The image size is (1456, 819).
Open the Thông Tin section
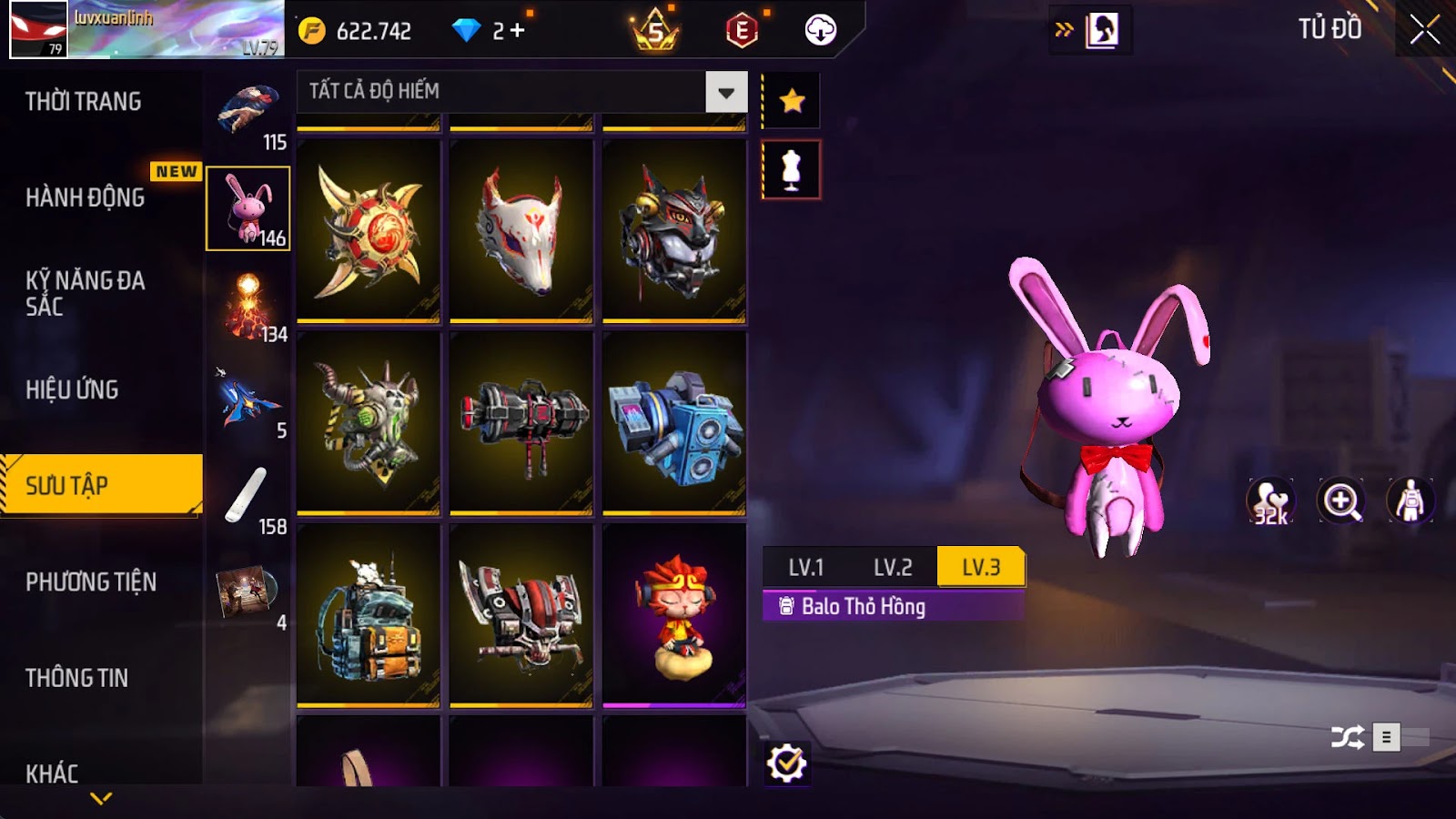click(77, 678)
